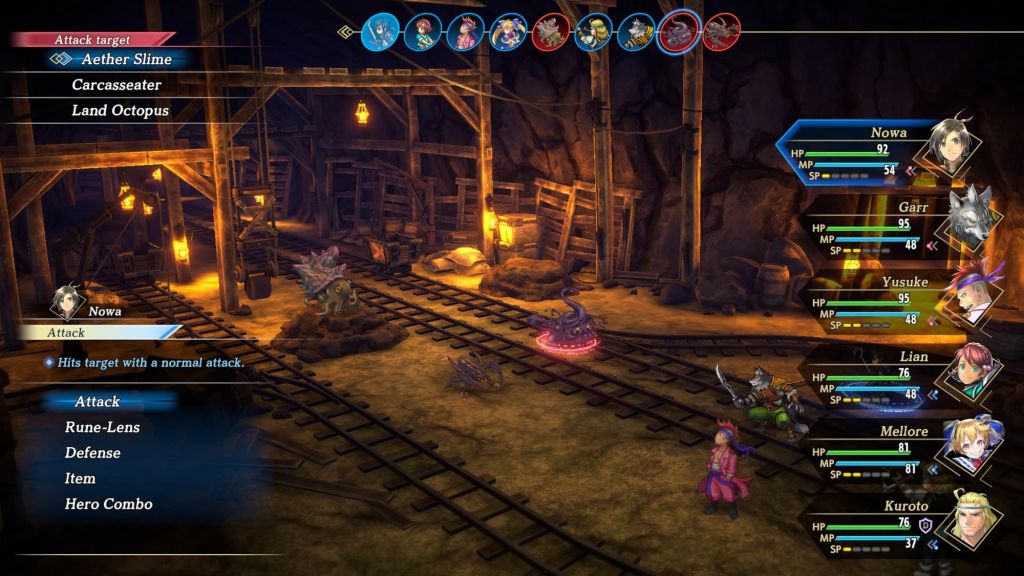The width and height of the screenshot is (1024, 576).
Task: Choose the Hero Combo command
Action: 108,504
